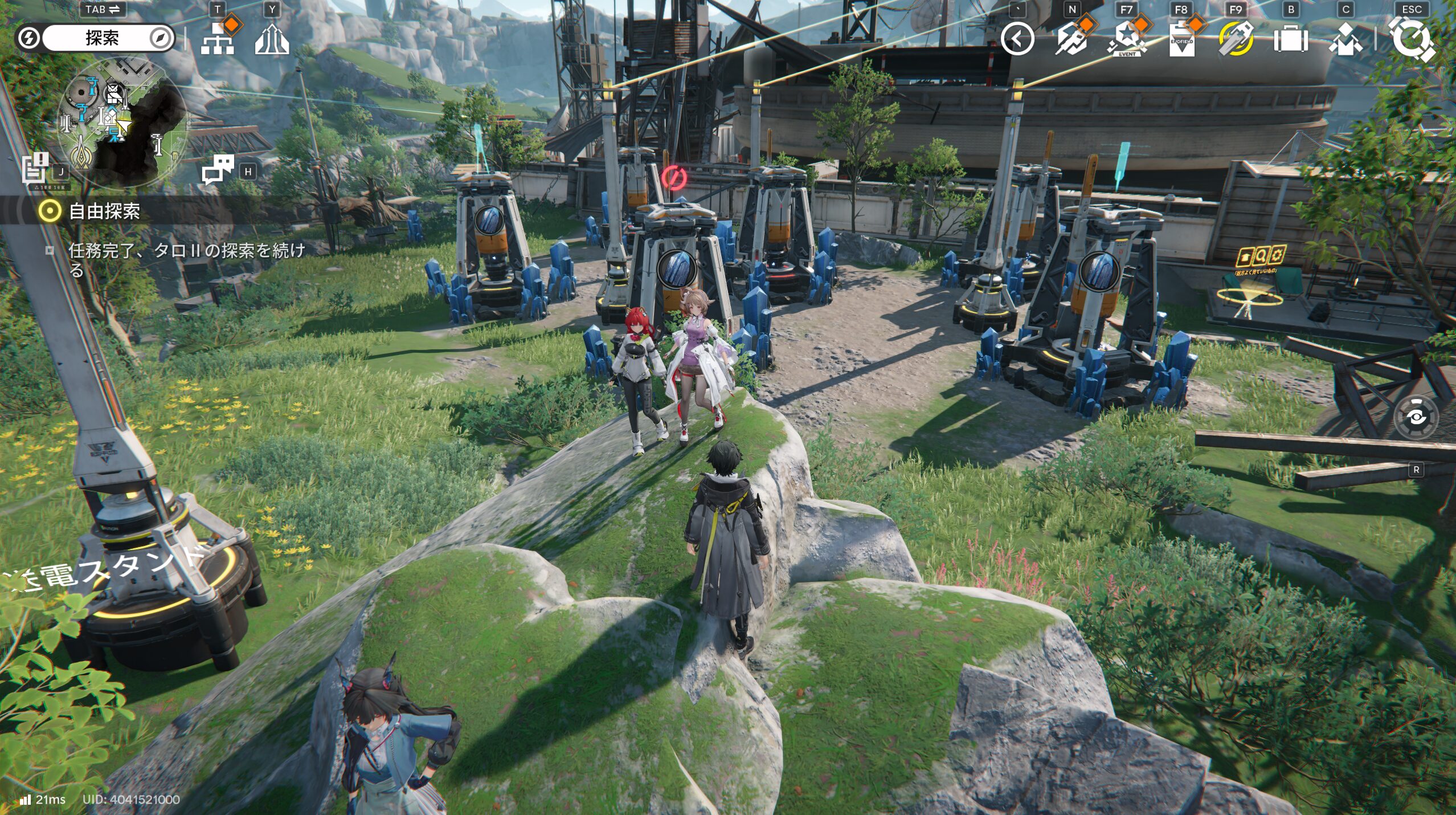Image resolution: width=1456 pixels, height=815 pixels.
Task: Open the mission log document icon
Action: tap(35, 168)
